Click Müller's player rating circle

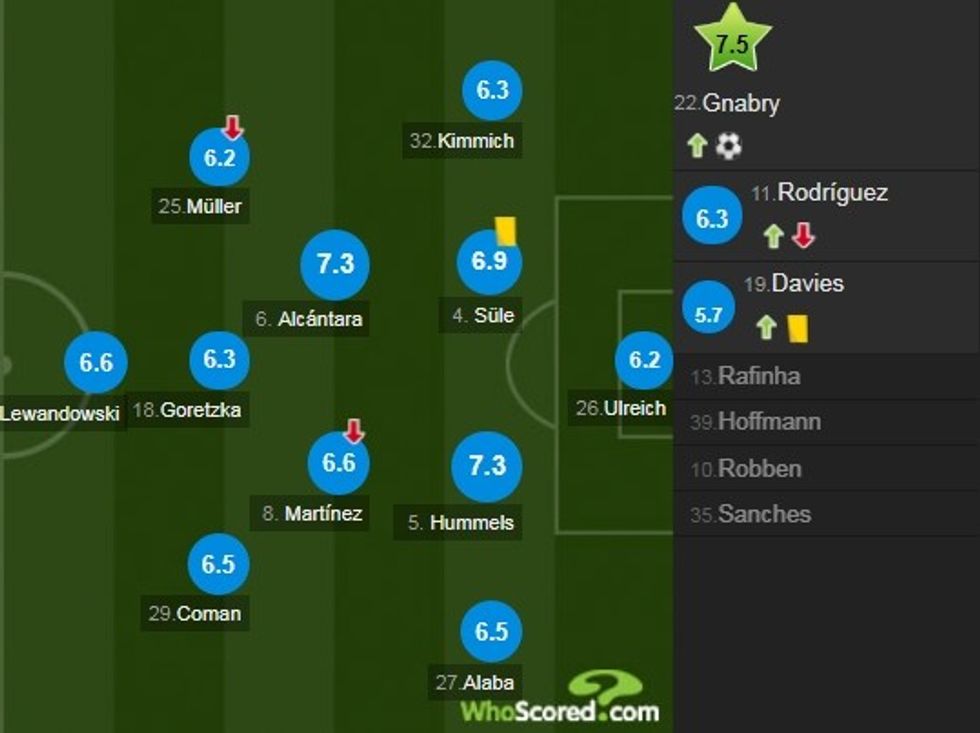[219, 158]
